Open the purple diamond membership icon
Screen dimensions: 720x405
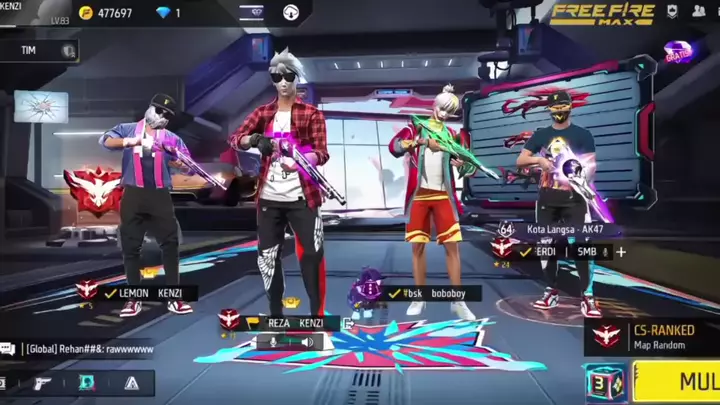[x=252, y=12]
